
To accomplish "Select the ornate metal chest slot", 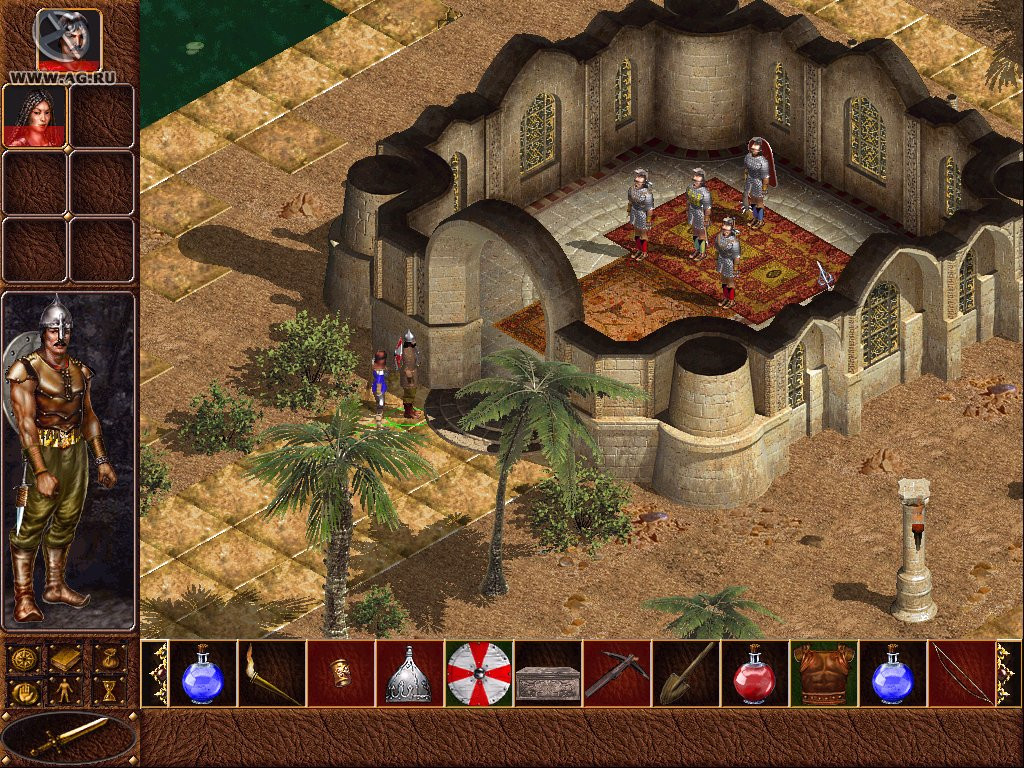I will click(x=547, y=674).
